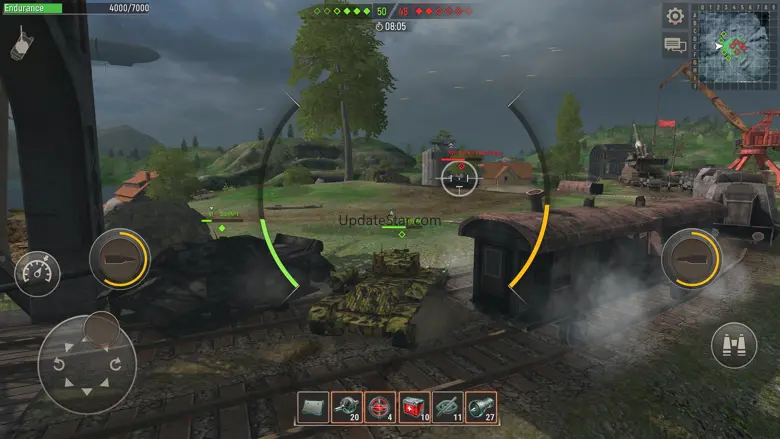Tap the movement joystick pad
This screenshot has height=439, width=780.
click(87, 365)
